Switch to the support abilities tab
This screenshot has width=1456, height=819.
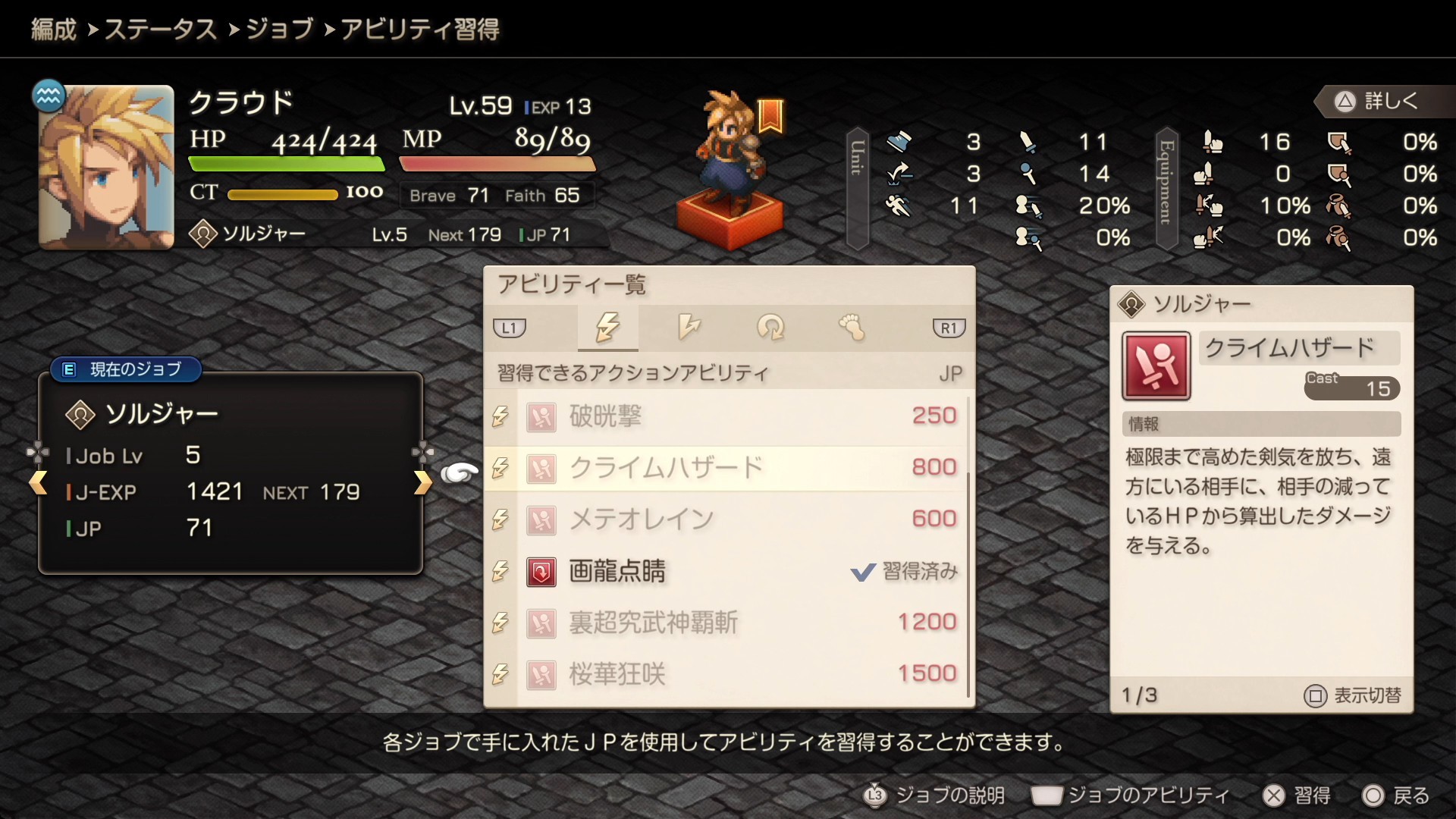click(x=770, y=328)
